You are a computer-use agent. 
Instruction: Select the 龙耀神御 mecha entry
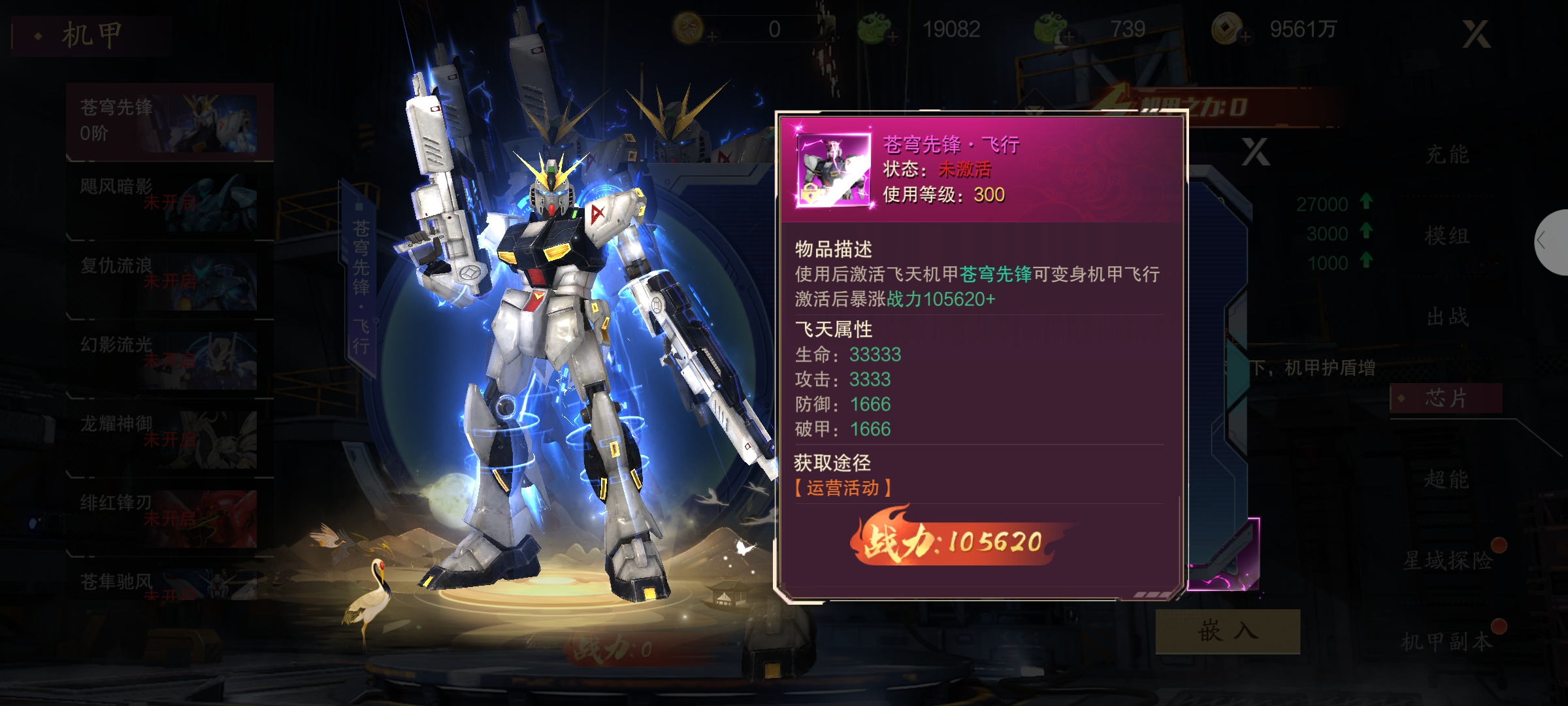tap(169, 439)
